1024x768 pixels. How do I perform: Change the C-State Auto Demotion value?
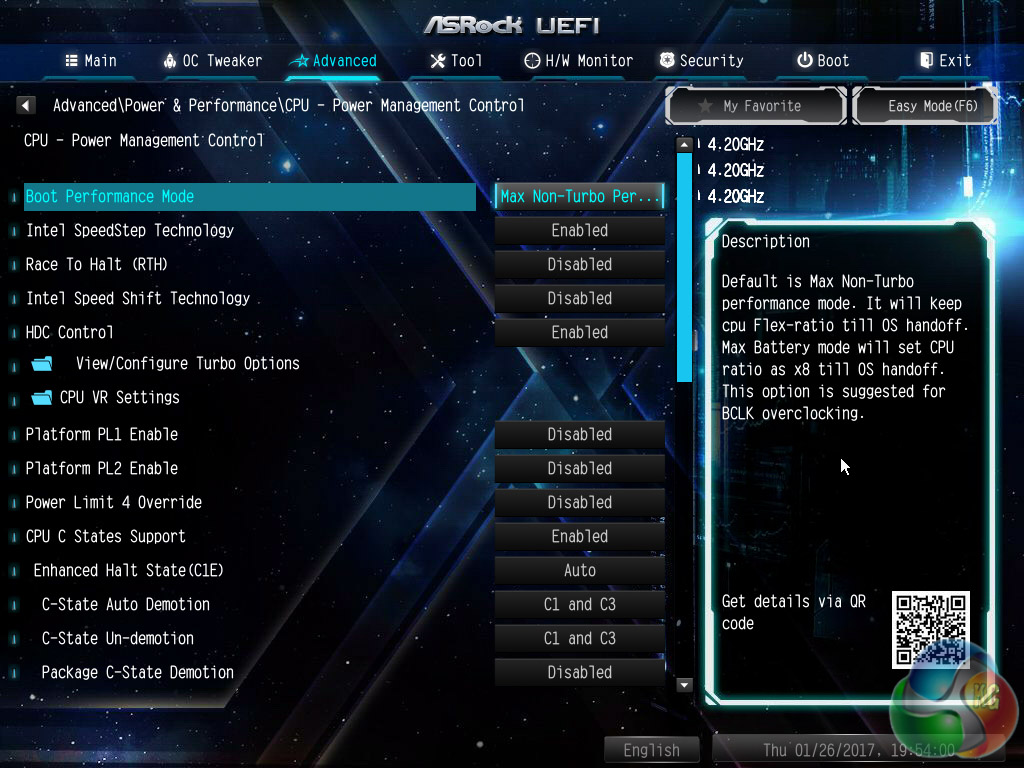[579, 605]
